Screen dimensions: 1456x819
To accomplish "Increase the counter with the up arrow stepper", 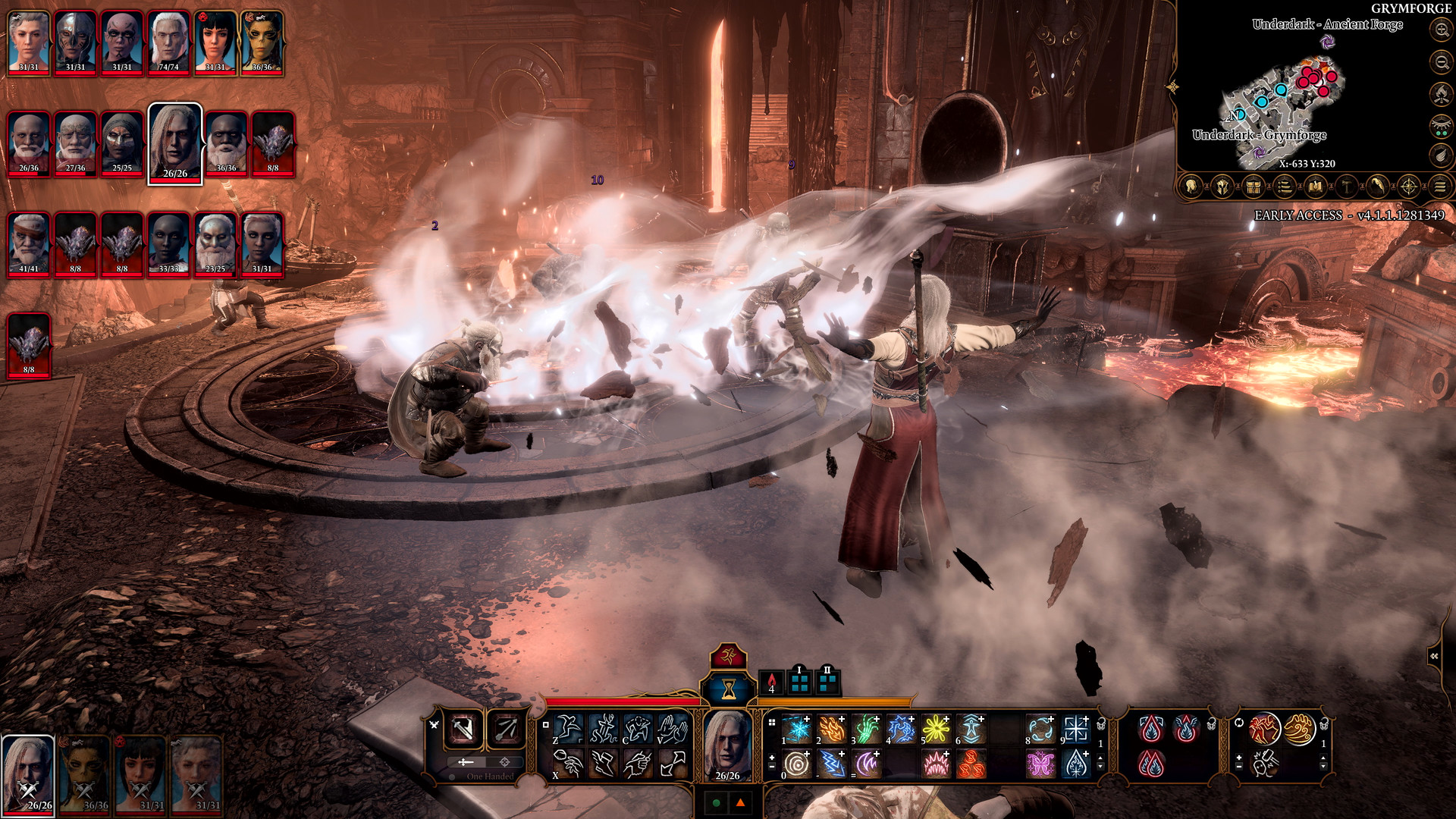I will [x=1100, y=758].
